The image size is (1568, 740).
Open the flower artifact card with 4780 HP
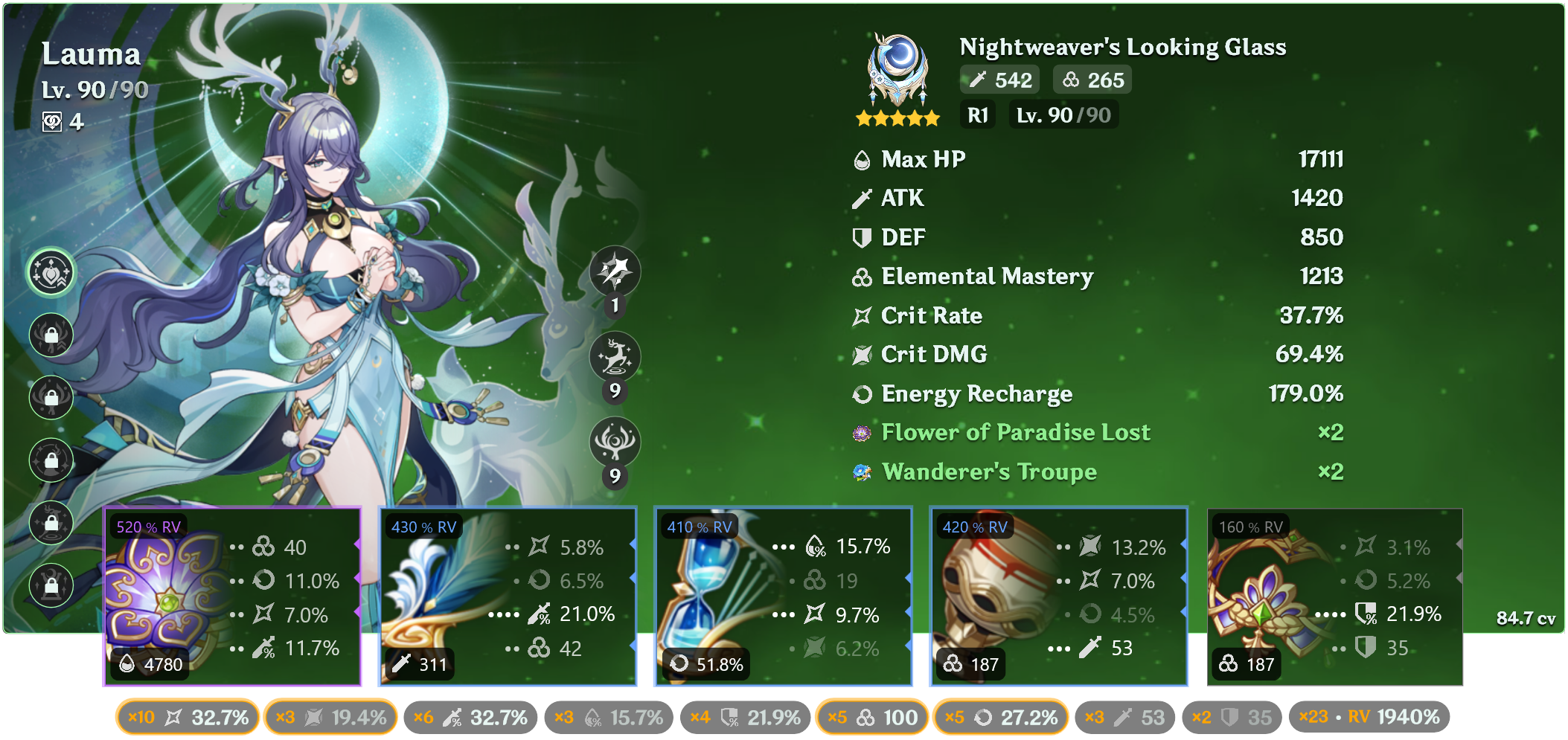point(232,596)
